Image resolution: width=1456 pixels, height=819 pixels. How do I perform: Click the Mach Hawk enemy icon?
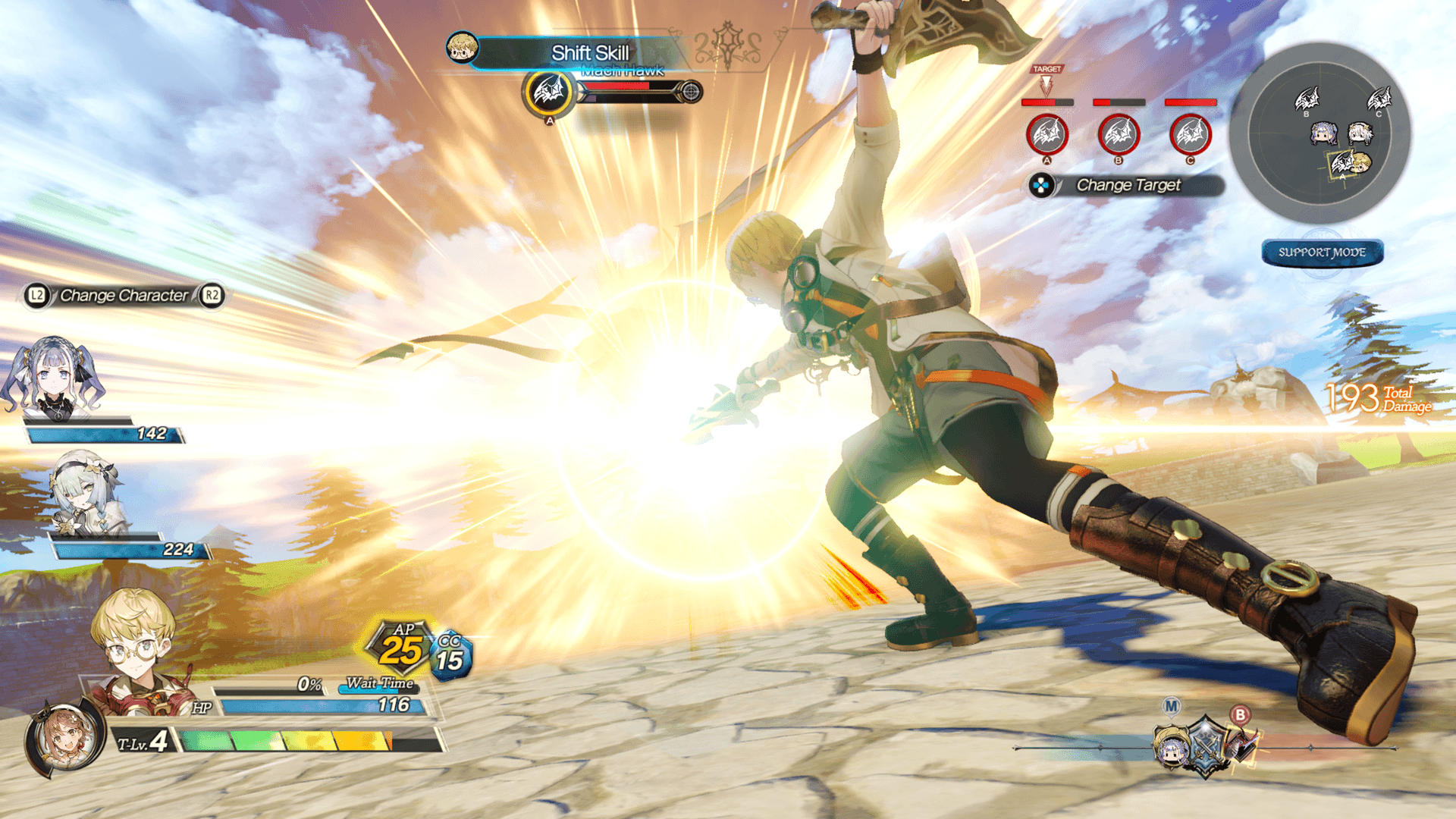548,93
